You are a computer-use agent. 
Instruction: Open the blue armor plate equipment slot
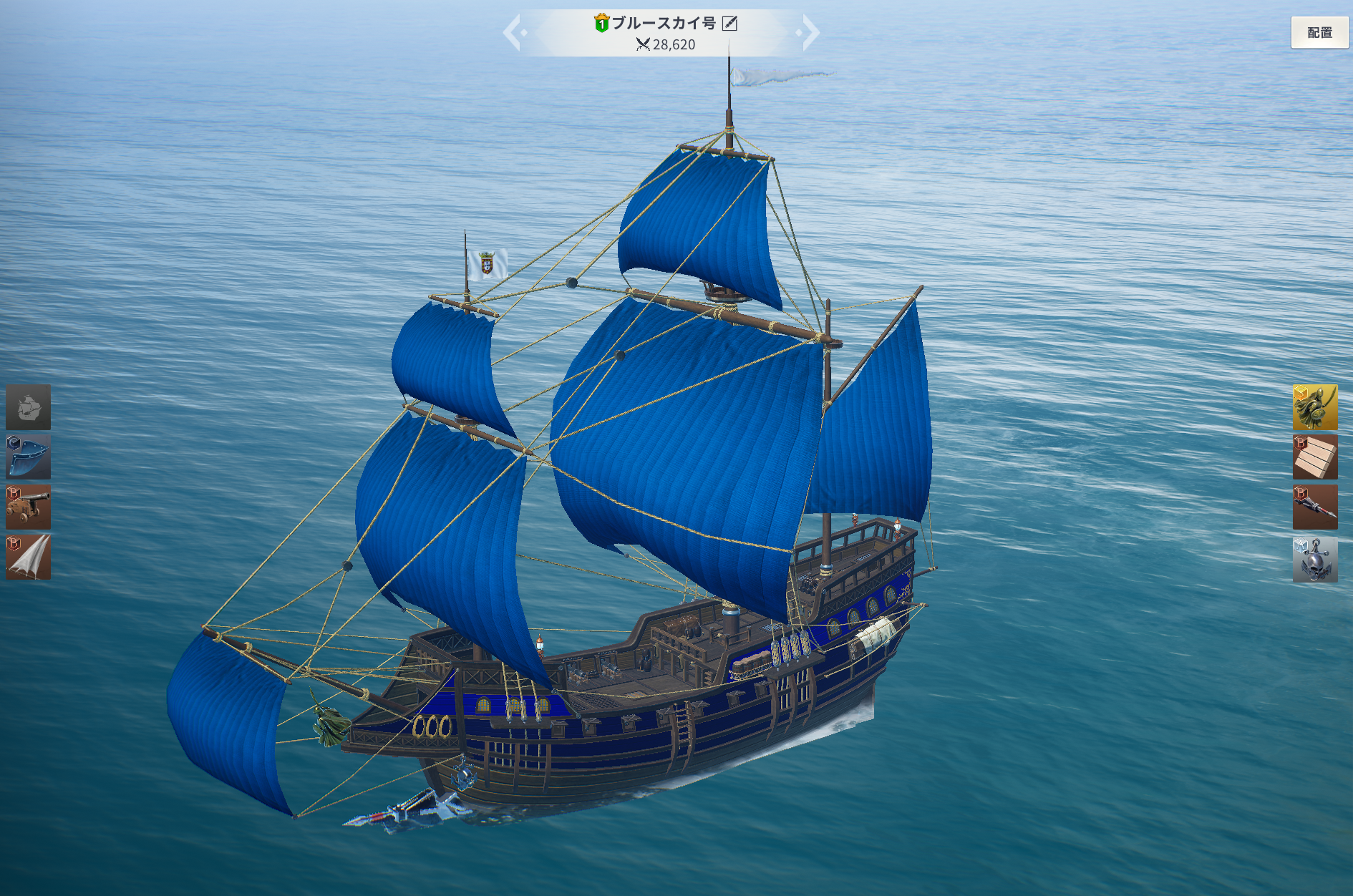click(29, 457)
